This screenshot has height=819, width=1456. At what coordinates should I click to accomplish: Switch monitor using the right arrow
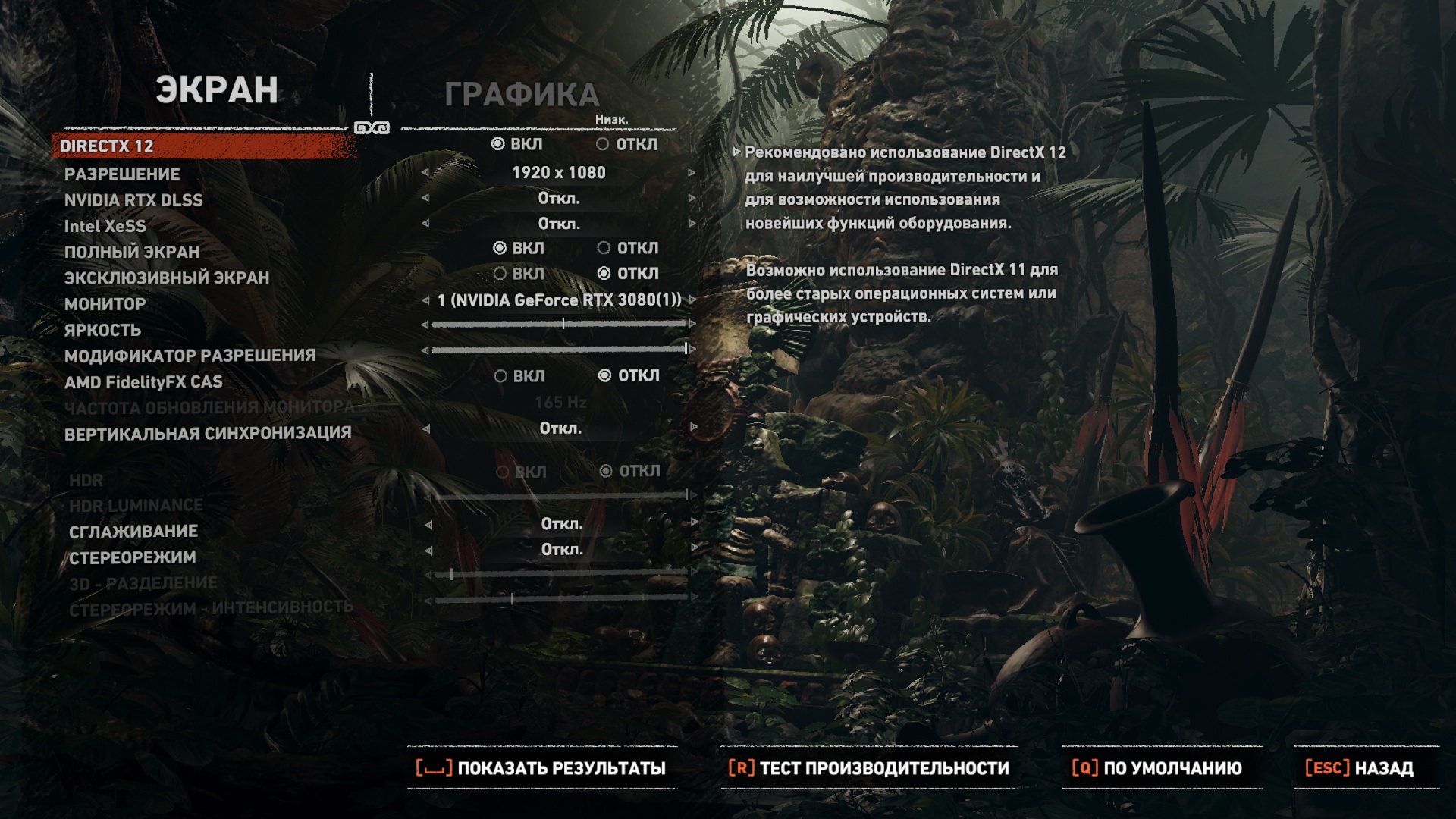click(x=692, y=300)
